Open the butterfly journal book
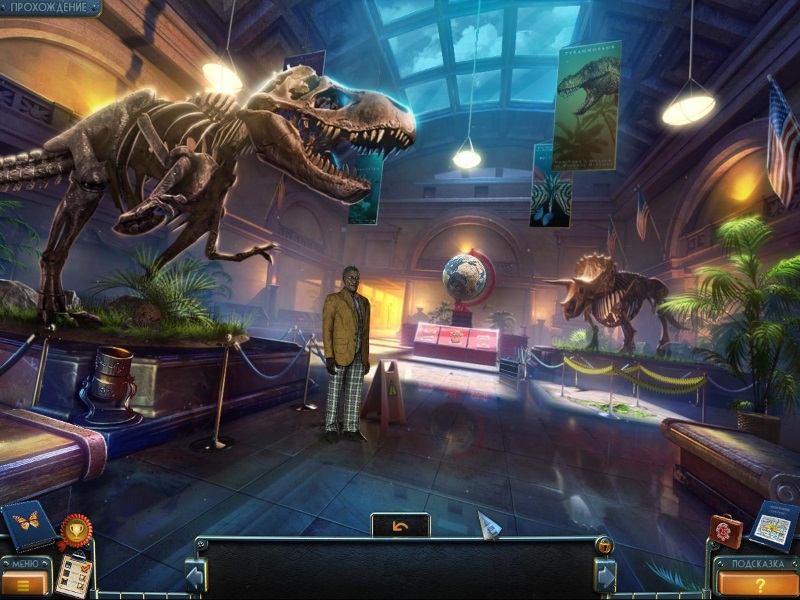The image size is (800, 600). (28, 524)
